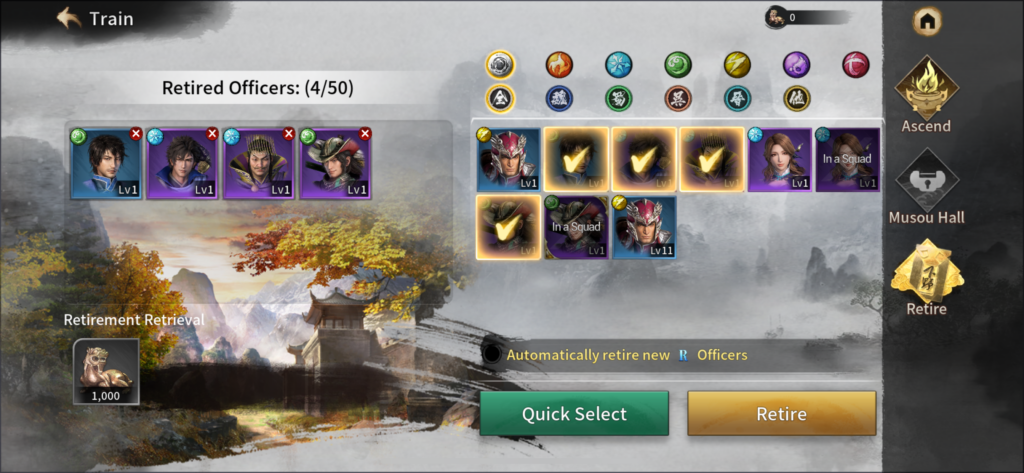The height and width of the screenshot is (473, 1024).
Task: Open the Musou Hall tab
Action: 926,187
